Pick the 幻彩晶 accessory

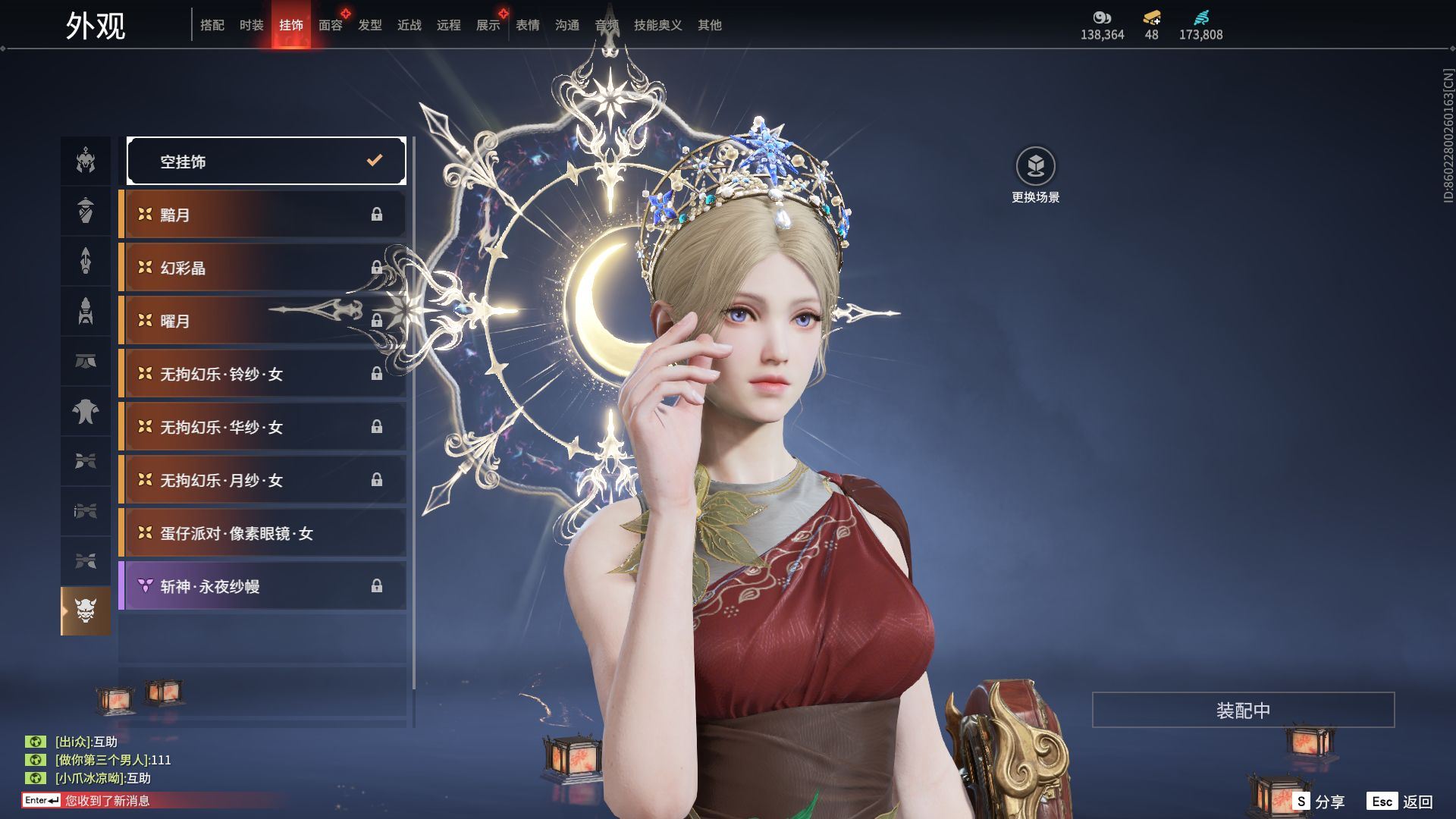(x=262, y=268)
